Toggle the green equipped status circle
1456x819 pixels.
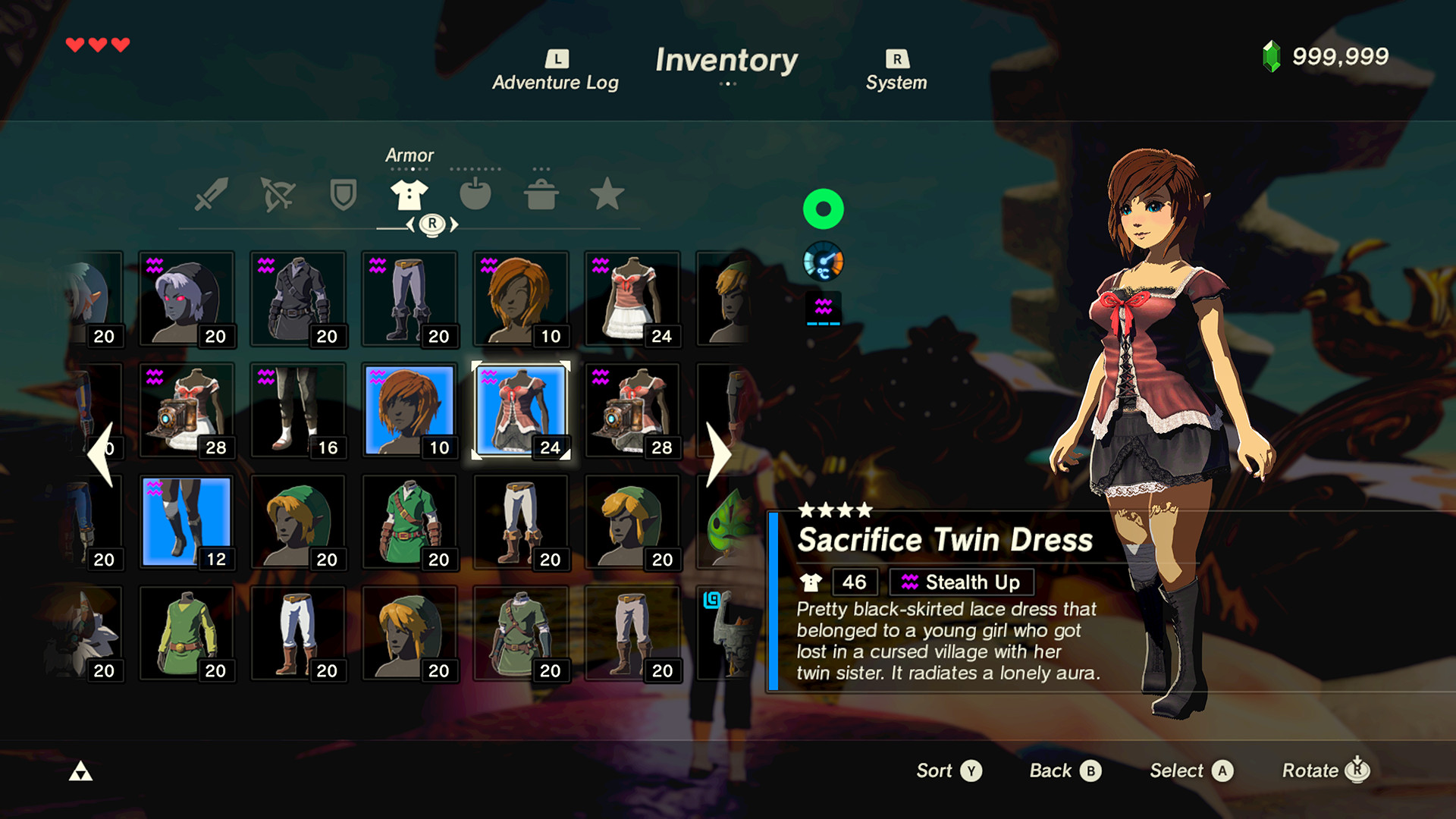click(x=824, y=209)
